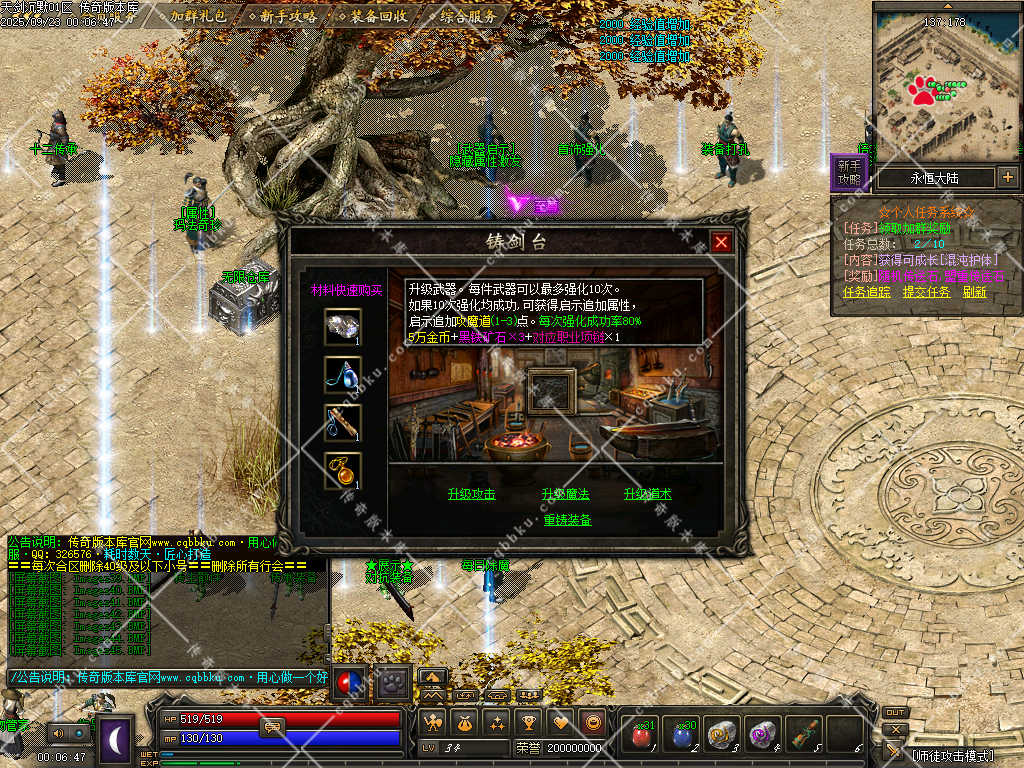Choose the 升级道术 upgrade option
The height and width of the screenshot is (768, 1024).
pos(648,494)
